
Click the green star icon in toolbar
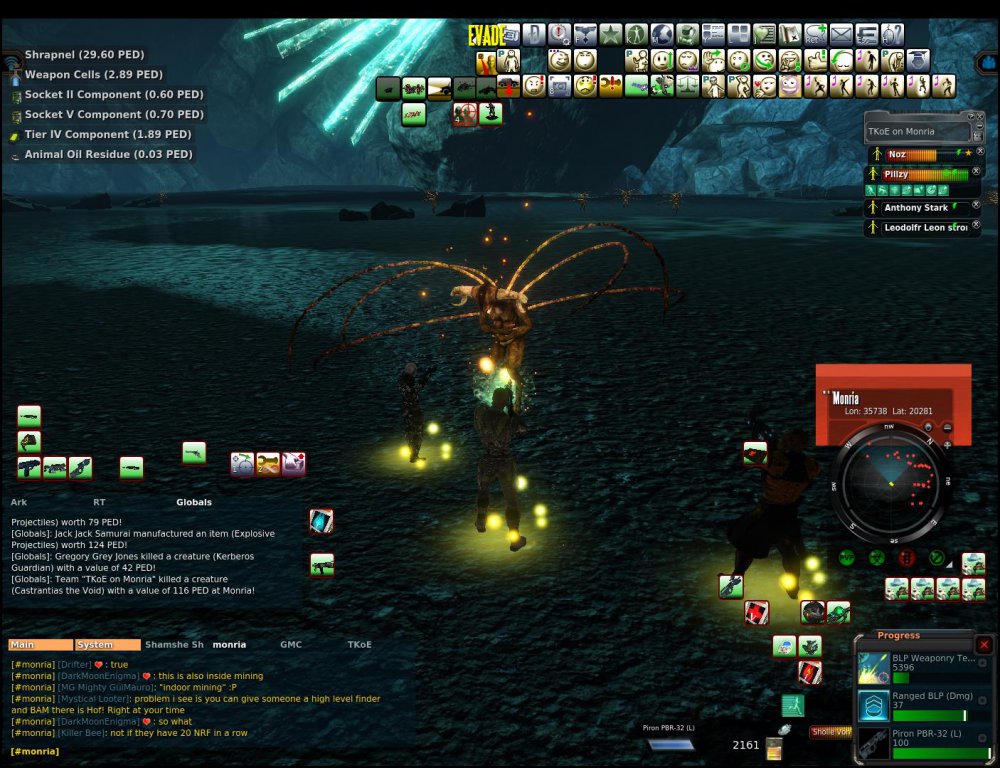click(x=611, y=35)
